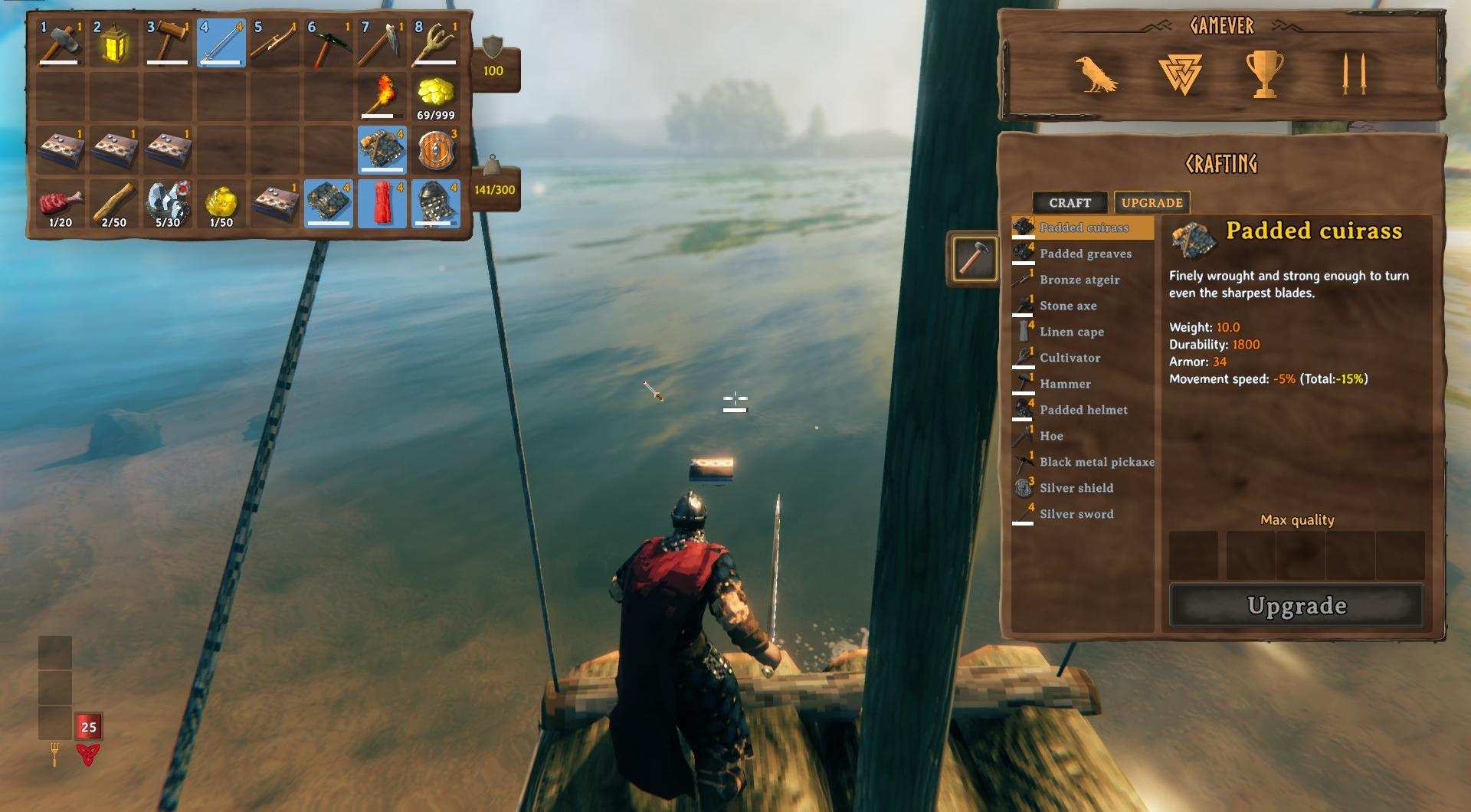
Task: Select the Silver sword recipe
Action: point(1076,514)
